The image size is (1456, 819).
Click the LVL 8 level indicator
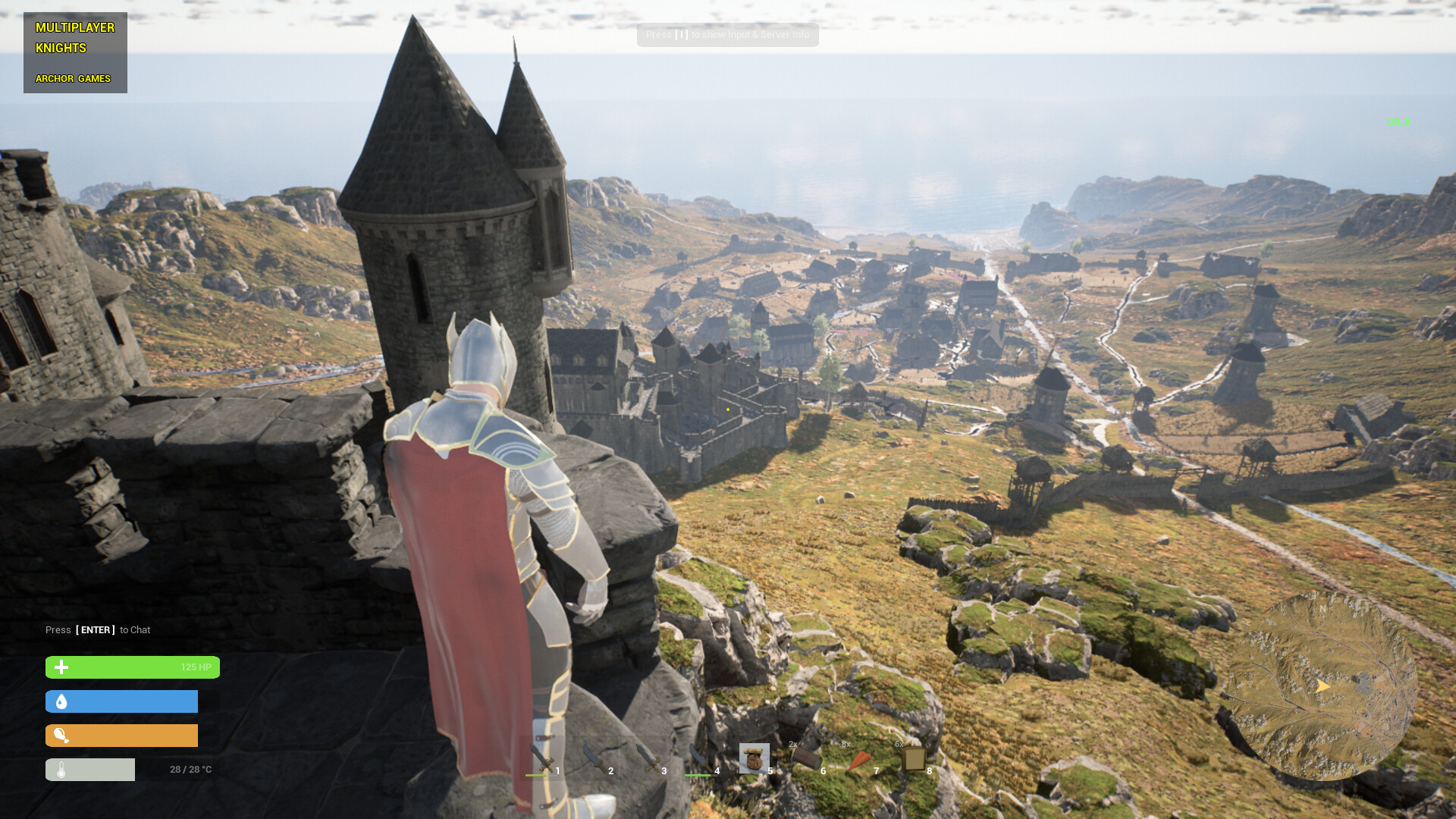(1396, 122)
